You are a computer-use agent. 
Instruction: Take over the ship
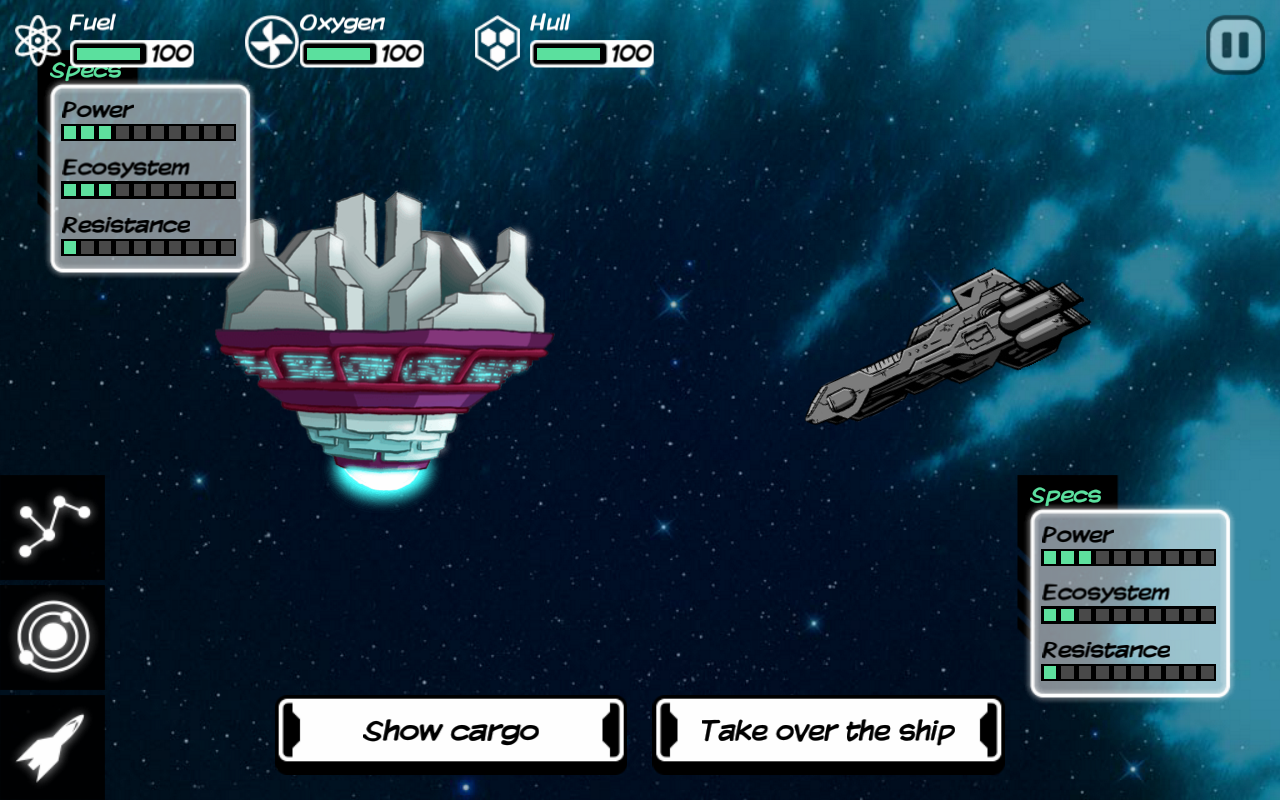827,731
